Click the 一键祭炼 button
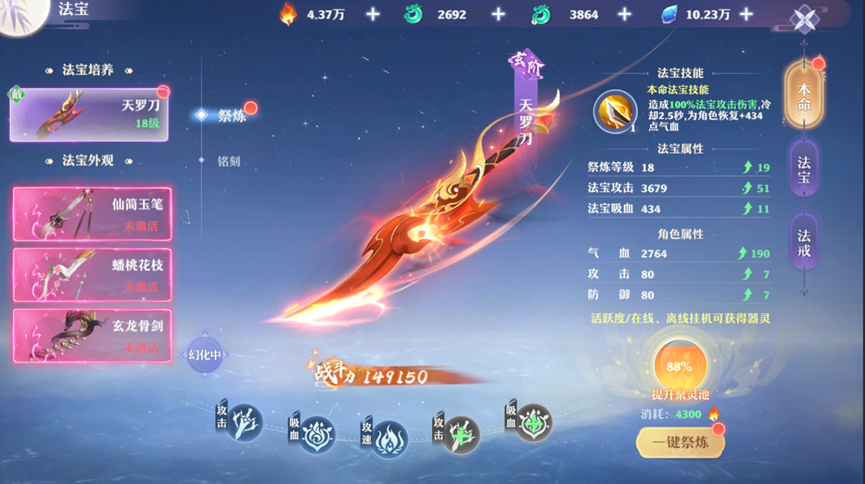865x484 pixels. click(680, 442)
